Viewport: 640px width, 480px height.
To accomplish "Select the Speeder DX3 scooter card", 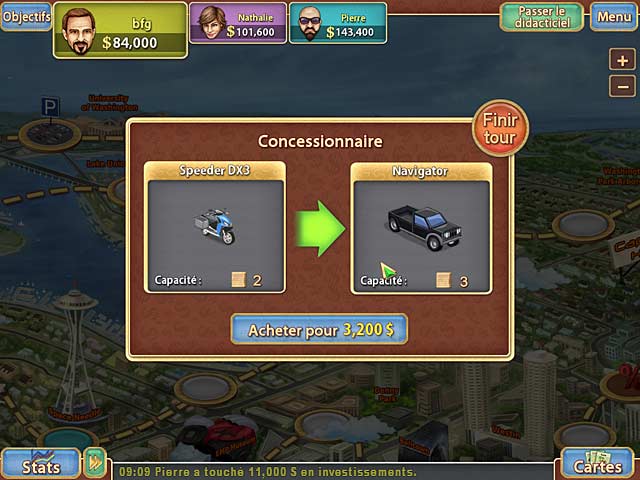I will point(215,227).
